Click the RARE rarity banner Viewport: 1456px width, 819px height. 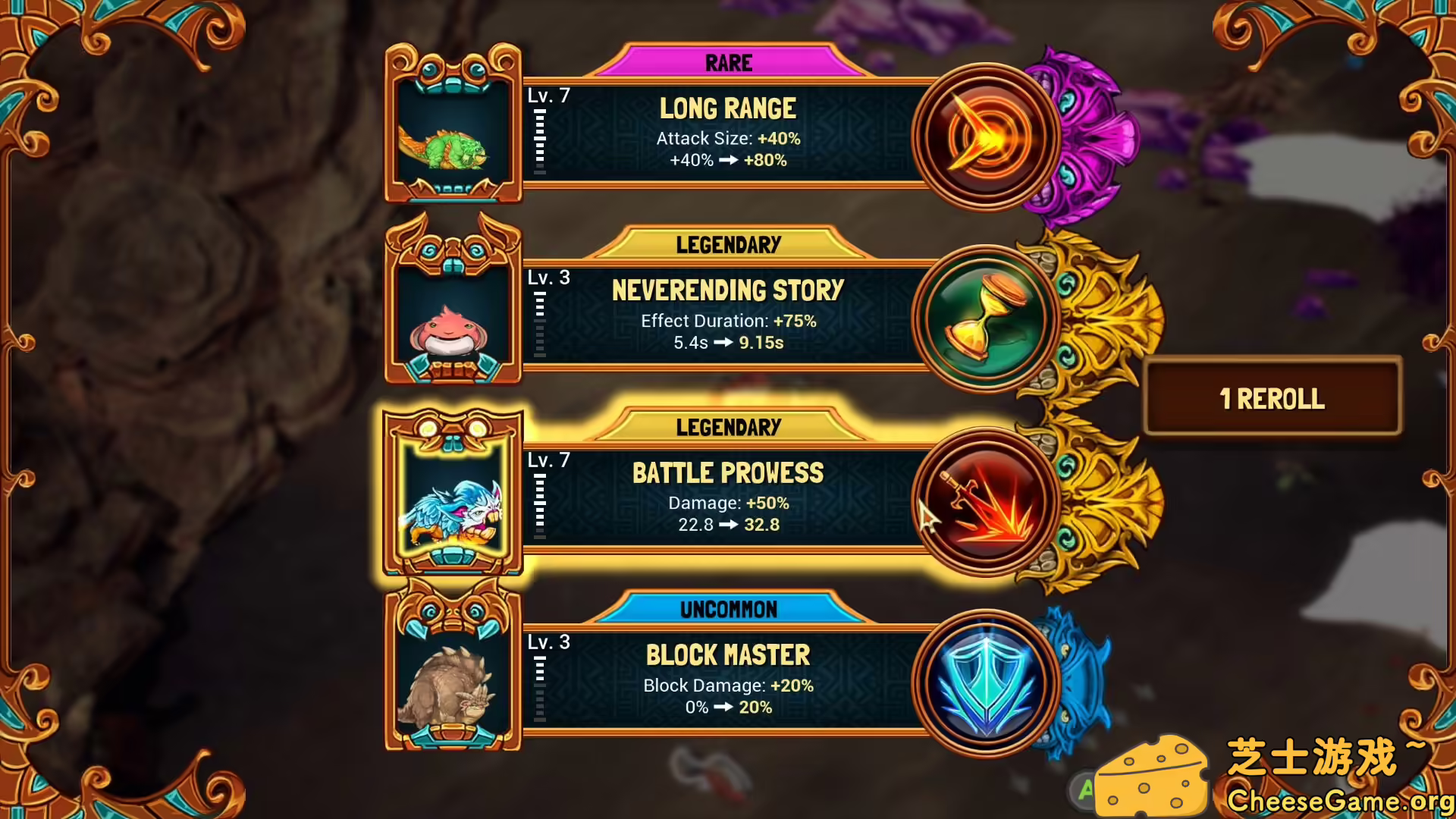tap(726, 63)
